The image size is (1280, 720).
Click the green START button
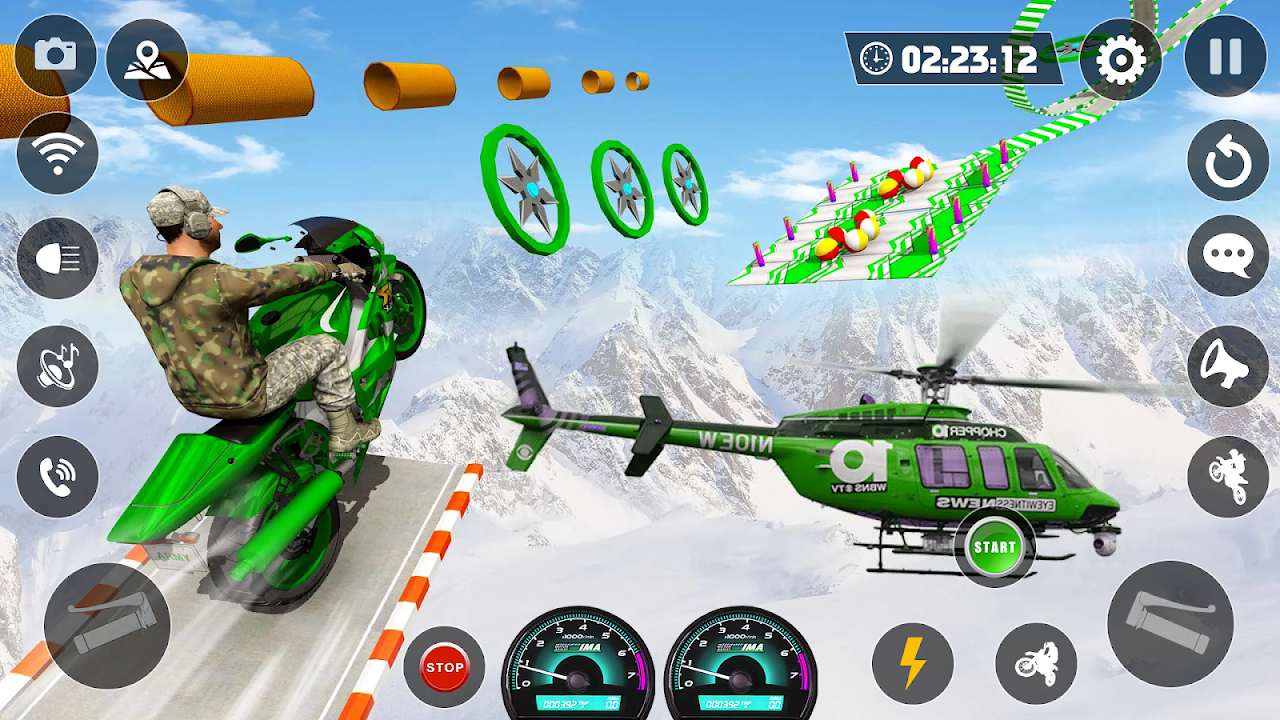coord(994,547)
